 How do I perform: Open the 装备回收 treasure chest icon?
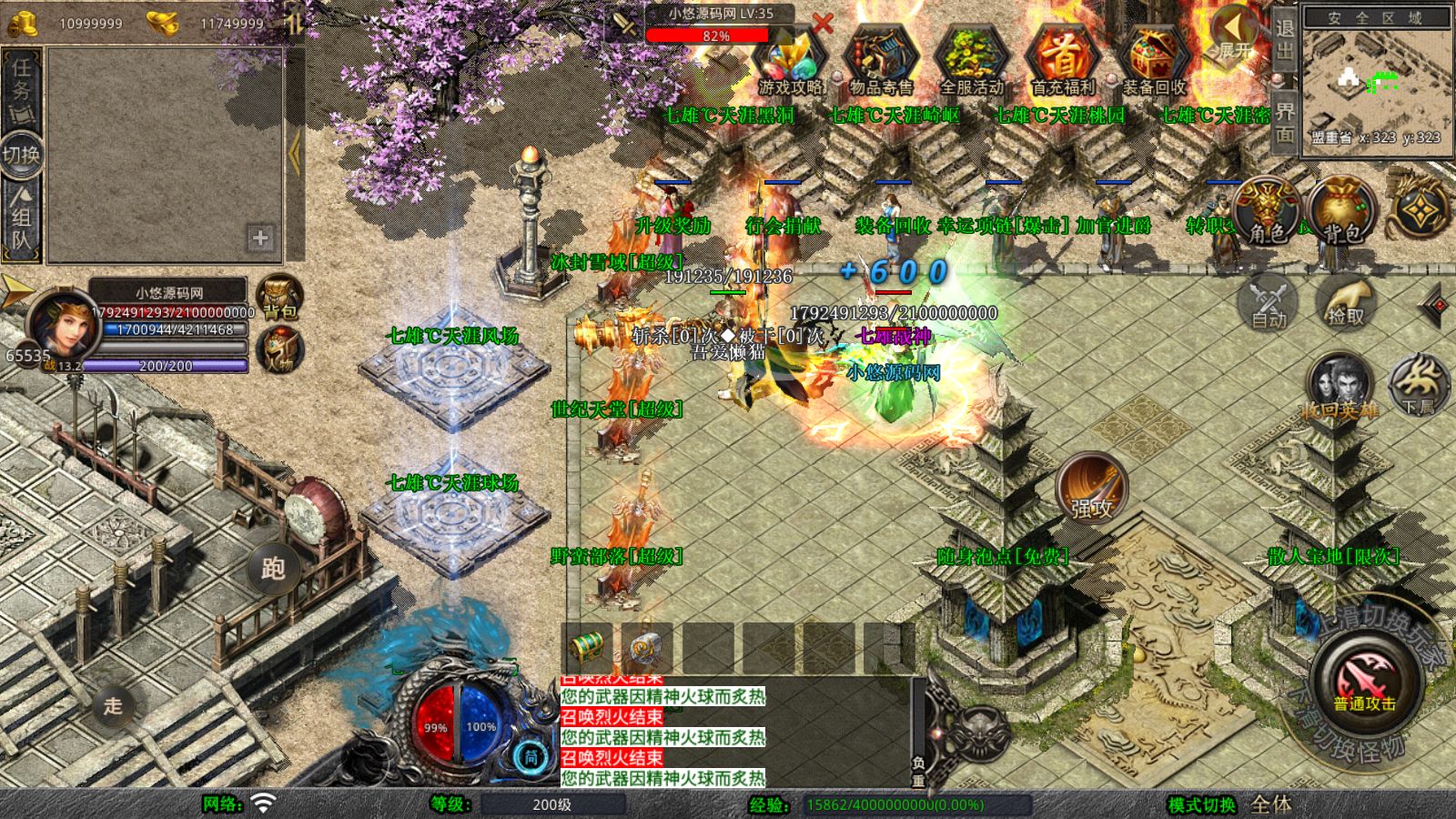(1153, 61)
